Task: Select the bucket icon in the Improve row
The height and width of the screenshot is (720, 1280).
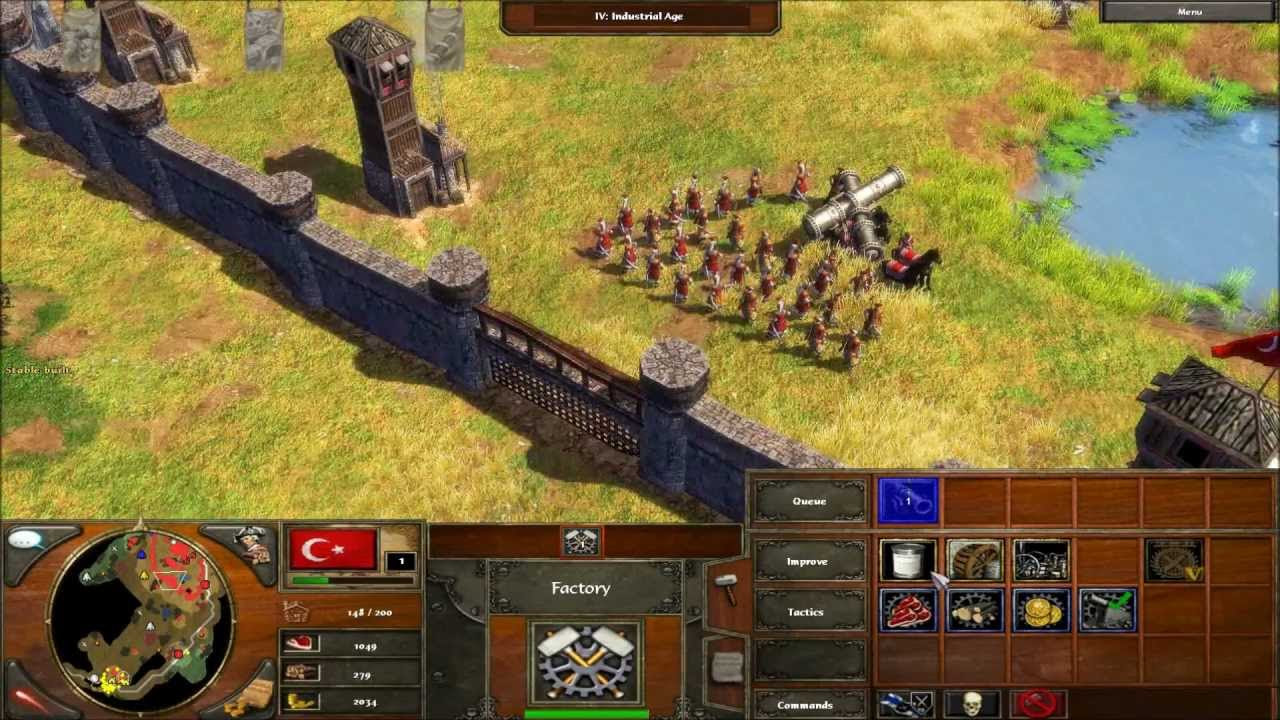Action: tap(907, 561)
